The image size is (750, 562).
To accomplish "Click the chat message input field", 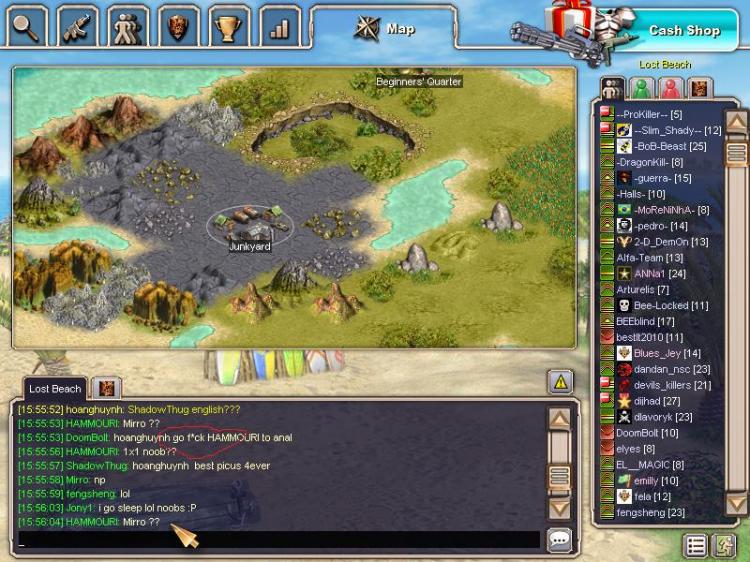I will pyautogui.click(x=278, y=540).
